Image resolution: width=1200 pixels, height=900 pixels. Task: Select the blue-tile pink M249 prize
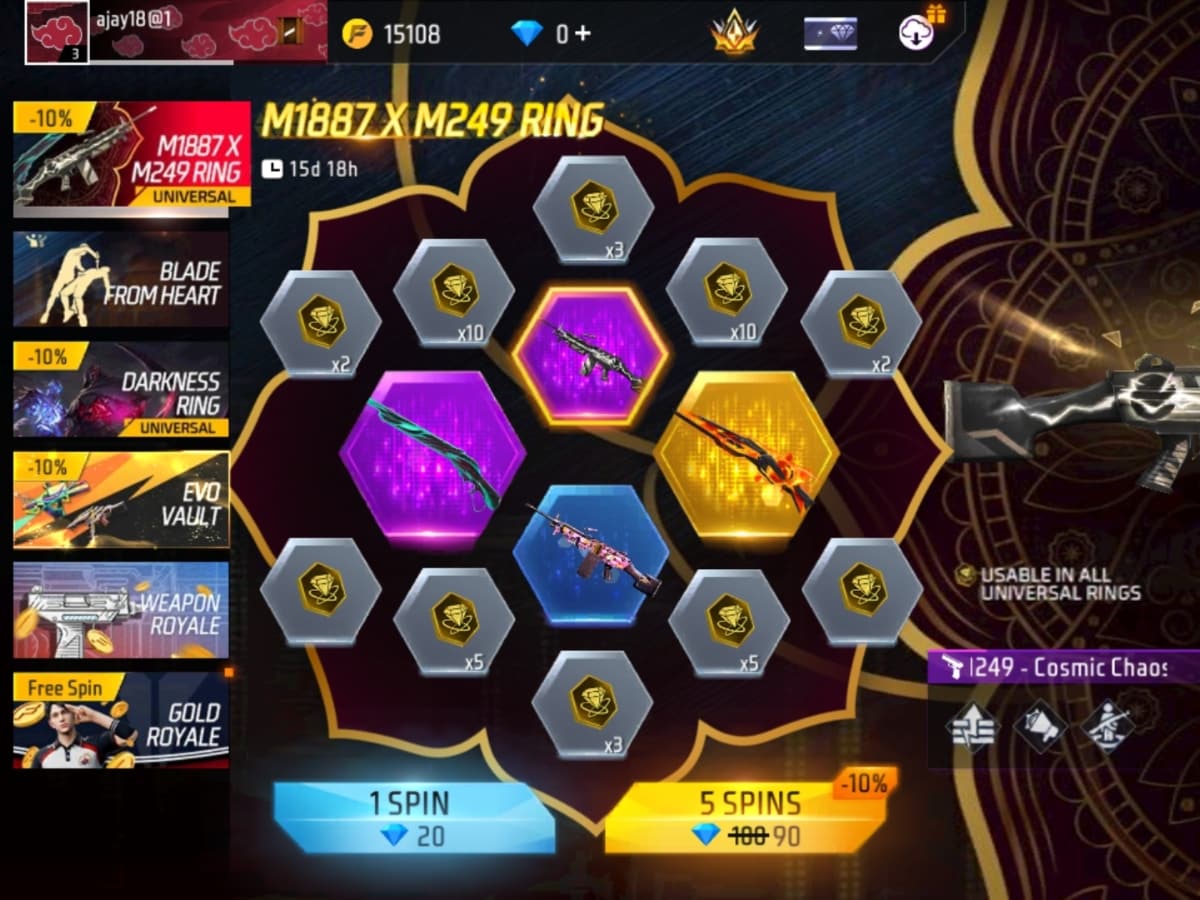point(591,553)
